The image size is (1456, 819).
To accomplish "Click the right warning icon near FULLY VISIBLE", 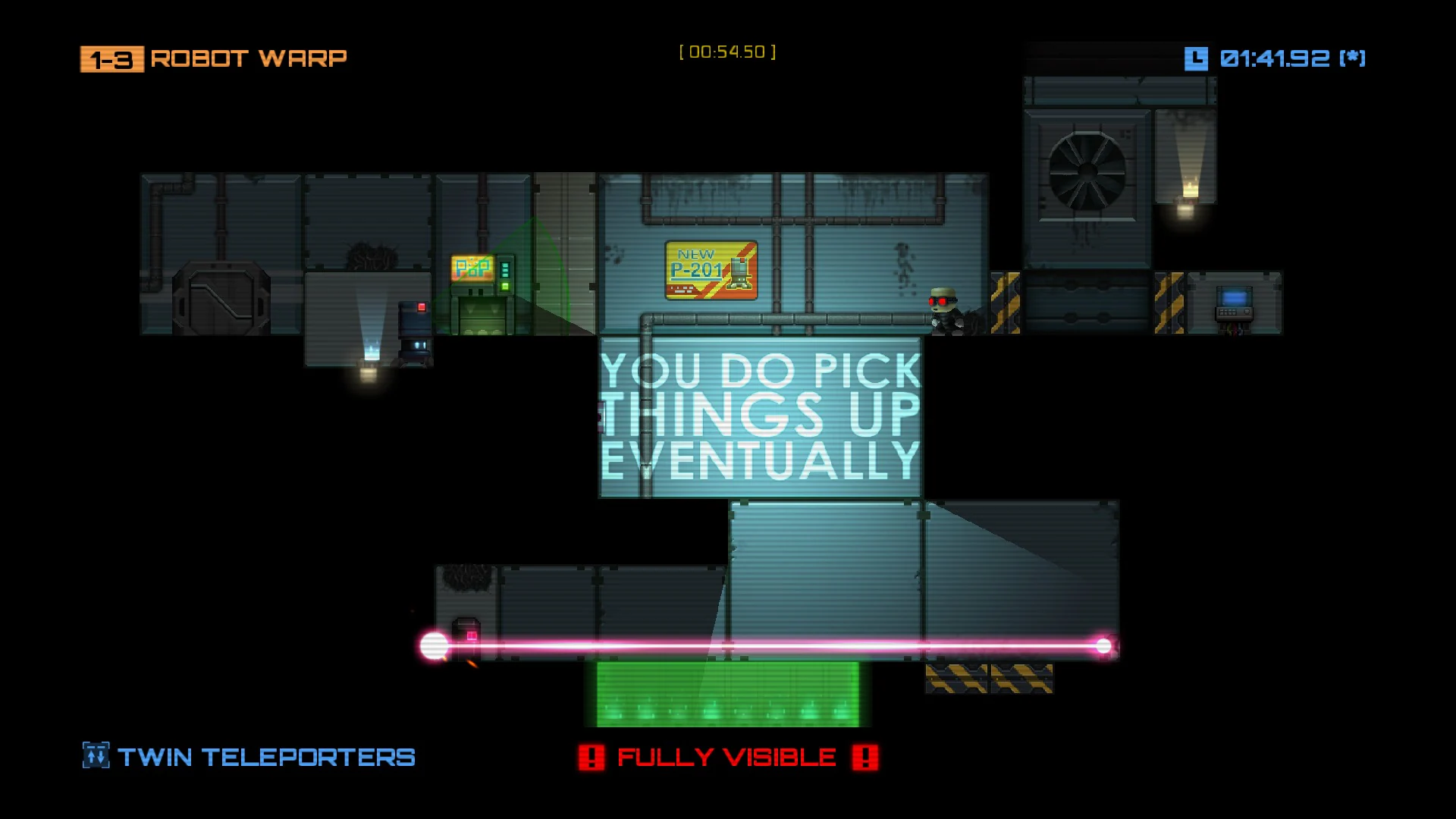I will pyautogui.click(x=864, y=756).
